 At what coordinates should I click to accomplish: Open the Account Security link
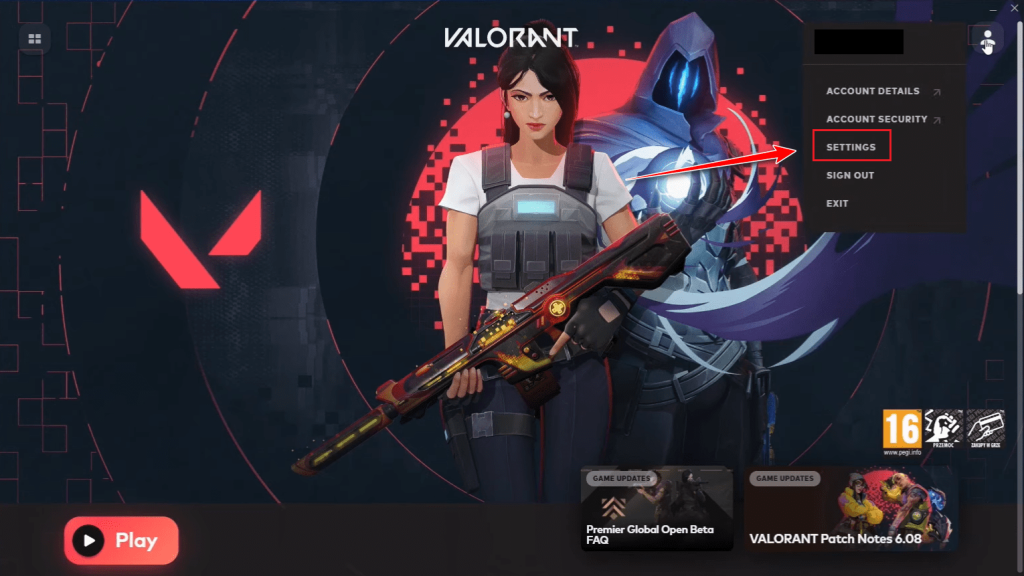tap(877, 119)
